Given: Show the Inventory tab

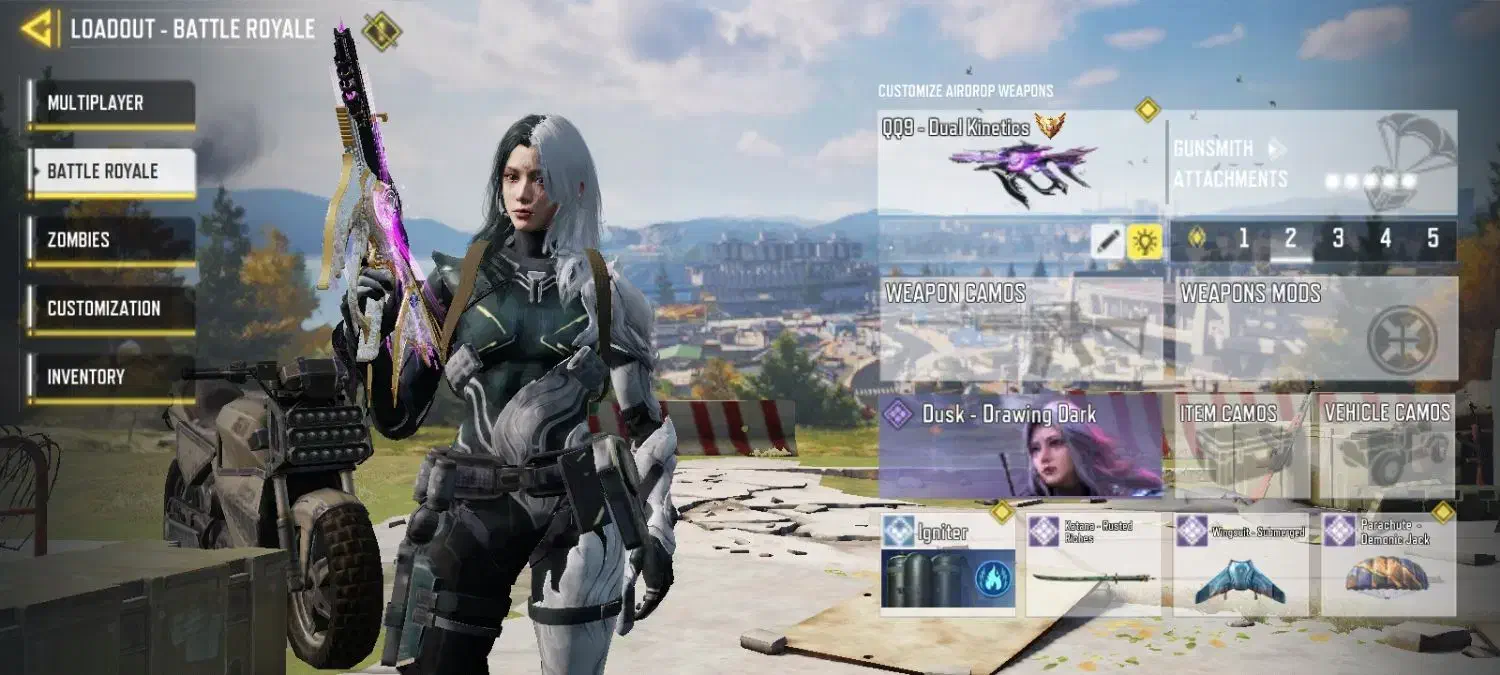Looking at the screenshot, I should point(110,377).
